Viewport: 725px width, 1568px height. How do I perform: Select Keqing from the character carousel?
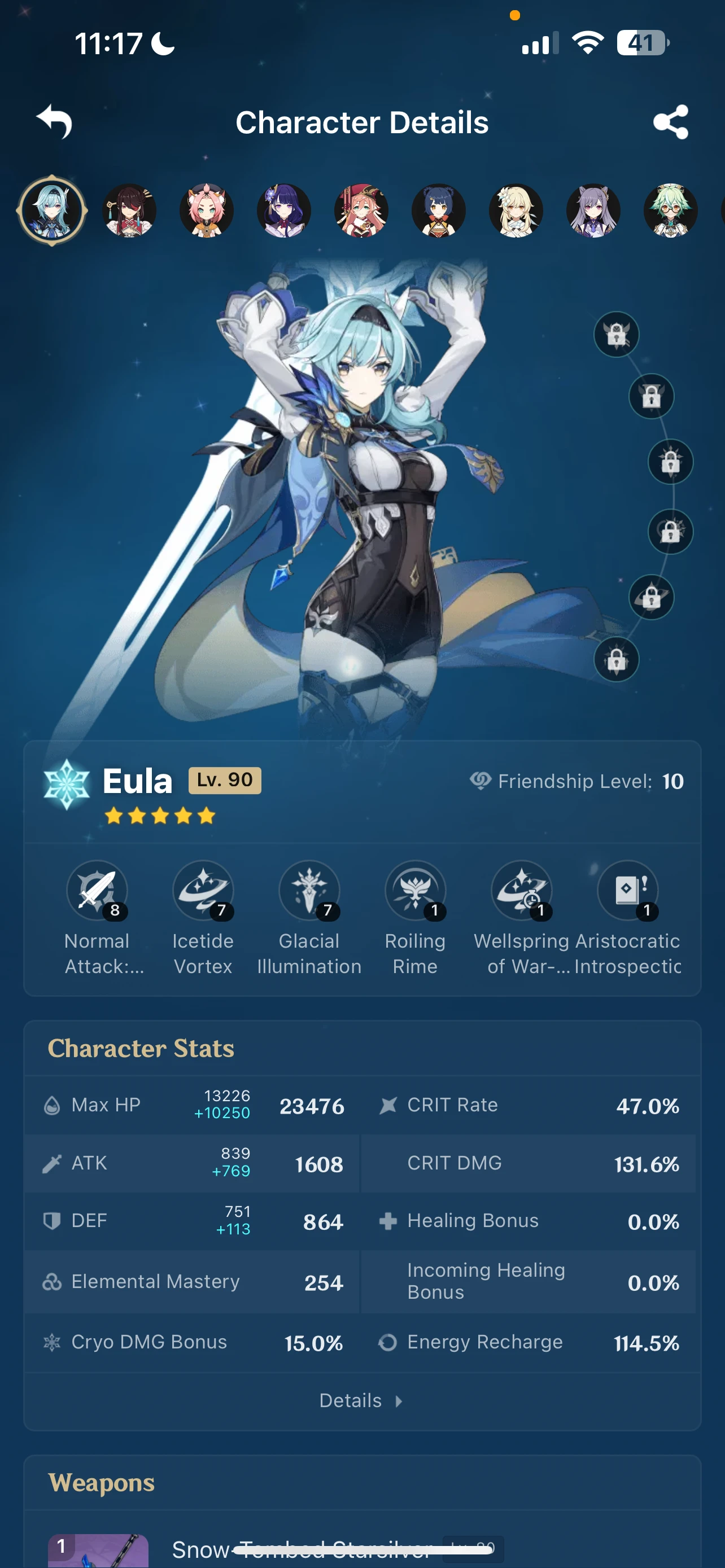click(x=593, y=210)
